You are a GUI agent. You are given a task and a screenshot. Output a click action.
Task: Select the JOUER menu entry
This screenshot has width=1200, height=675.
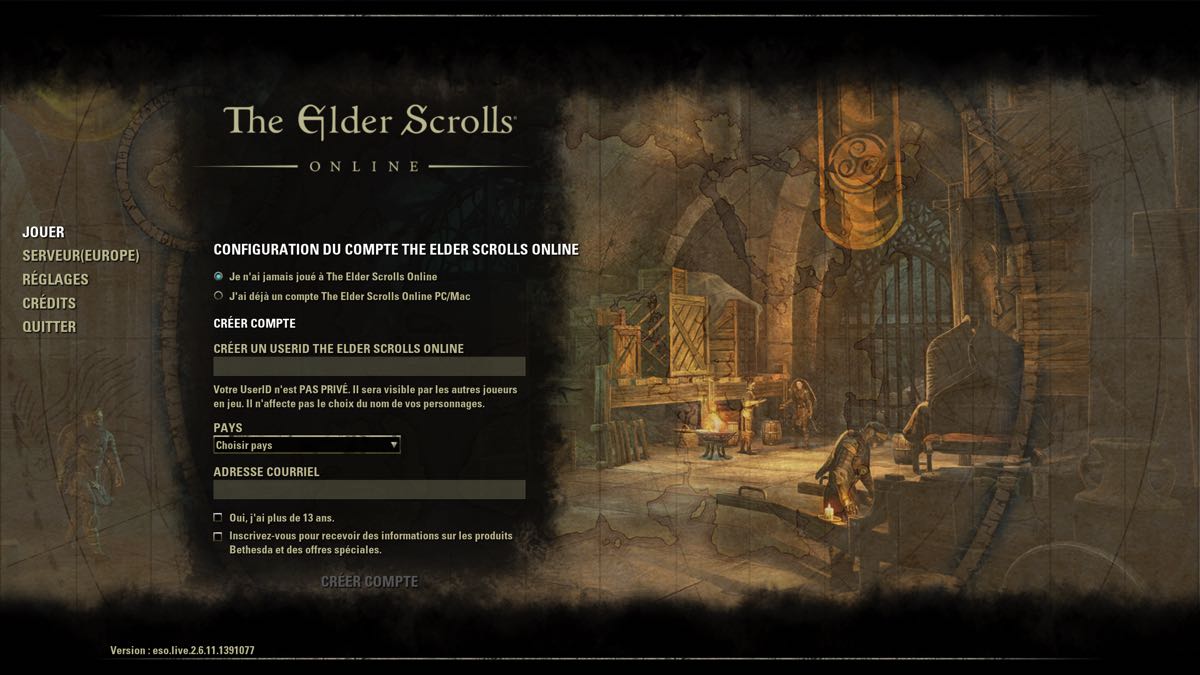(x=43, y=232)
